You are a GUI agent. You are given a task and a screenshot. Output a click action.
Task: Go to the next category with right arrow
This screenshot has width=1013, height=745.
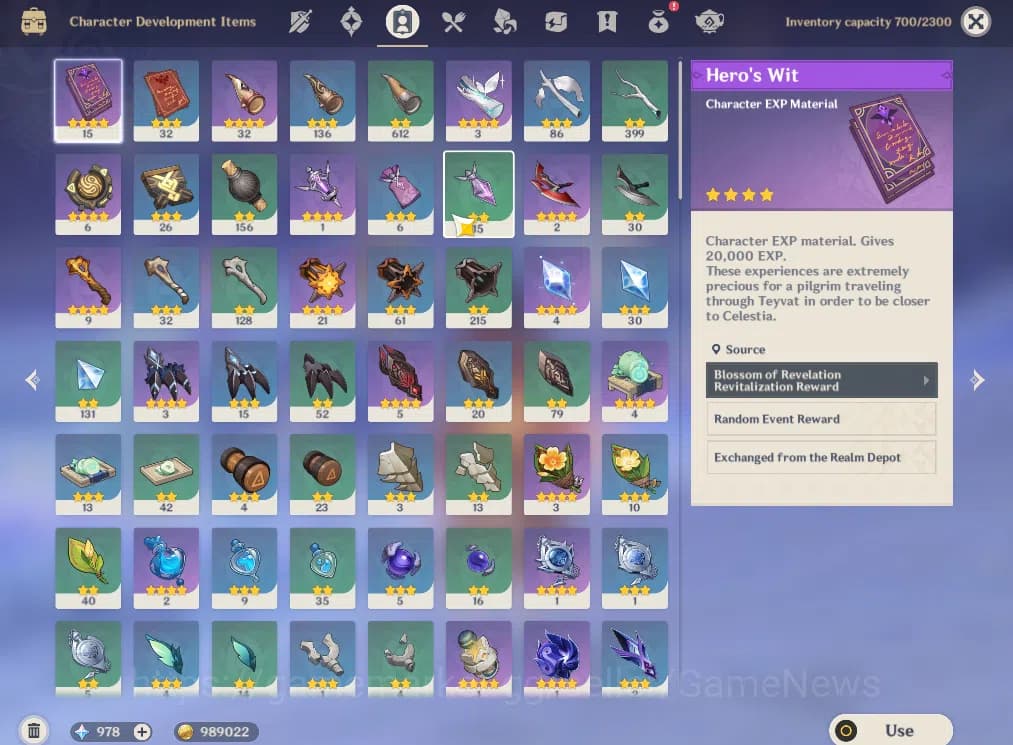pos(977,380)
